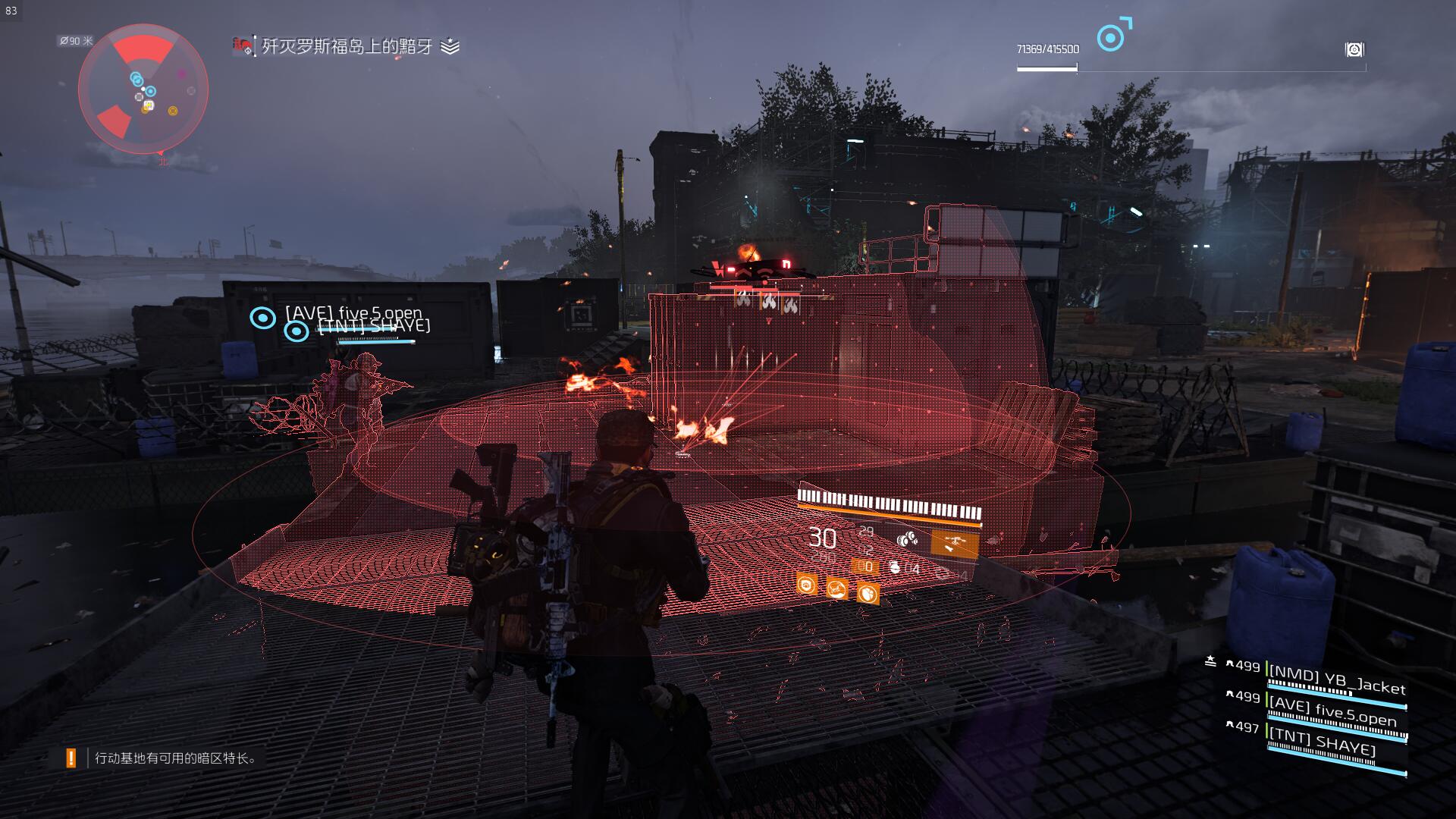Screen dimensions: 1456x819
Task: Activate the middle orange skill icon
Action: (837, 588)
